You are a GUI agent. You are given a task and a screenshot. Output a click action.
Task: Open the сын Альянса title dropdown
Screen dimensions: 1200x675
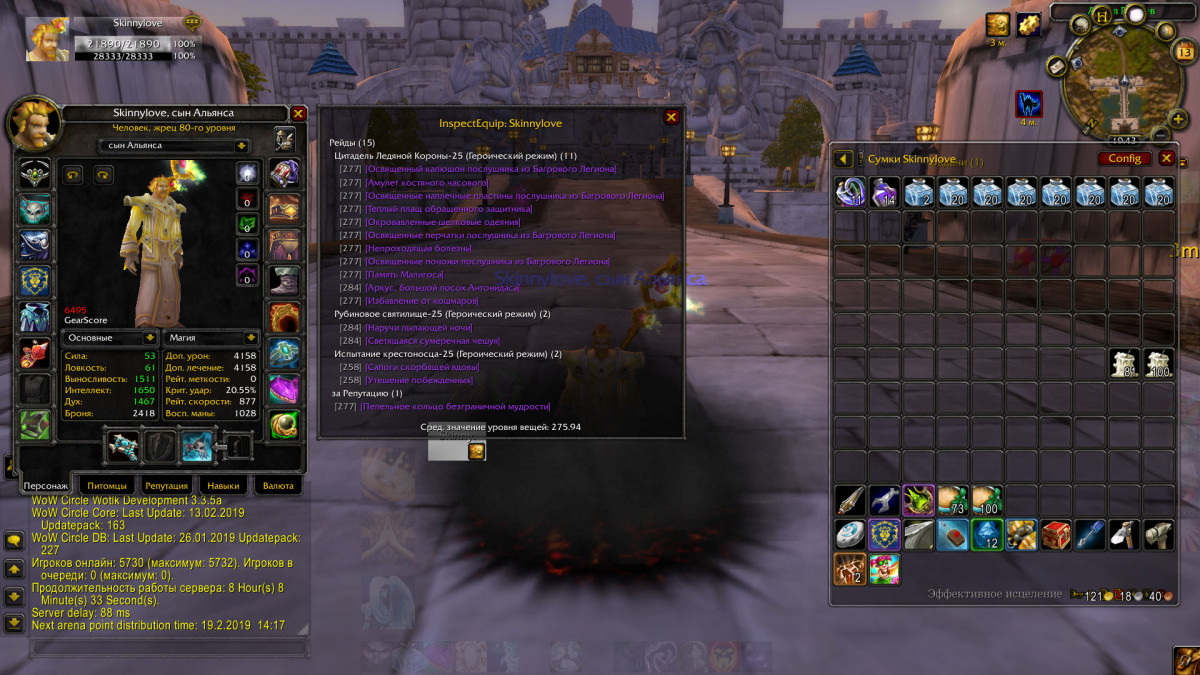(x=241, y=145)
